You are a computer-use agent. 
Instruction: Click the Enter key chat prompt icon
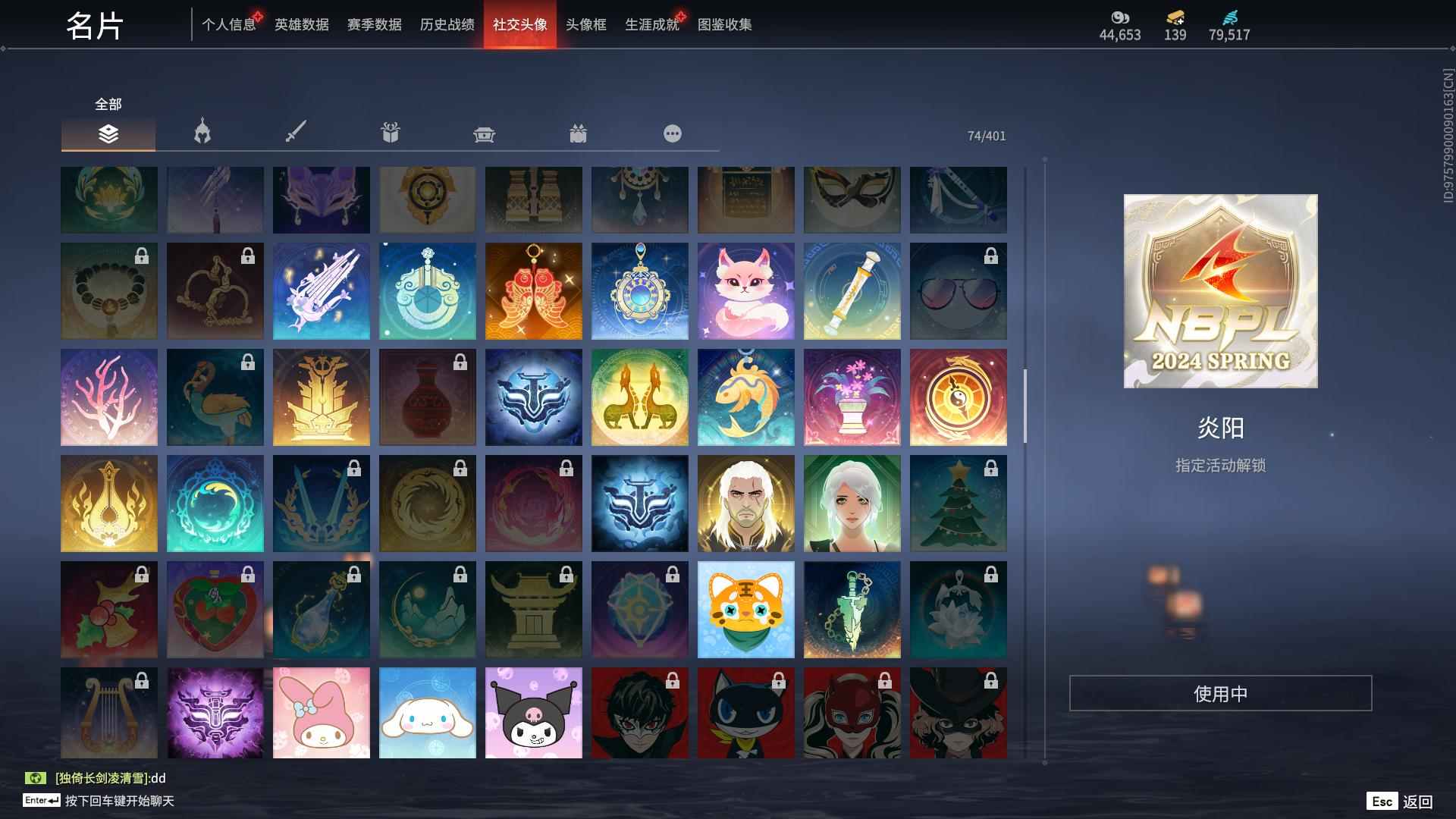[x=40, y=800]
